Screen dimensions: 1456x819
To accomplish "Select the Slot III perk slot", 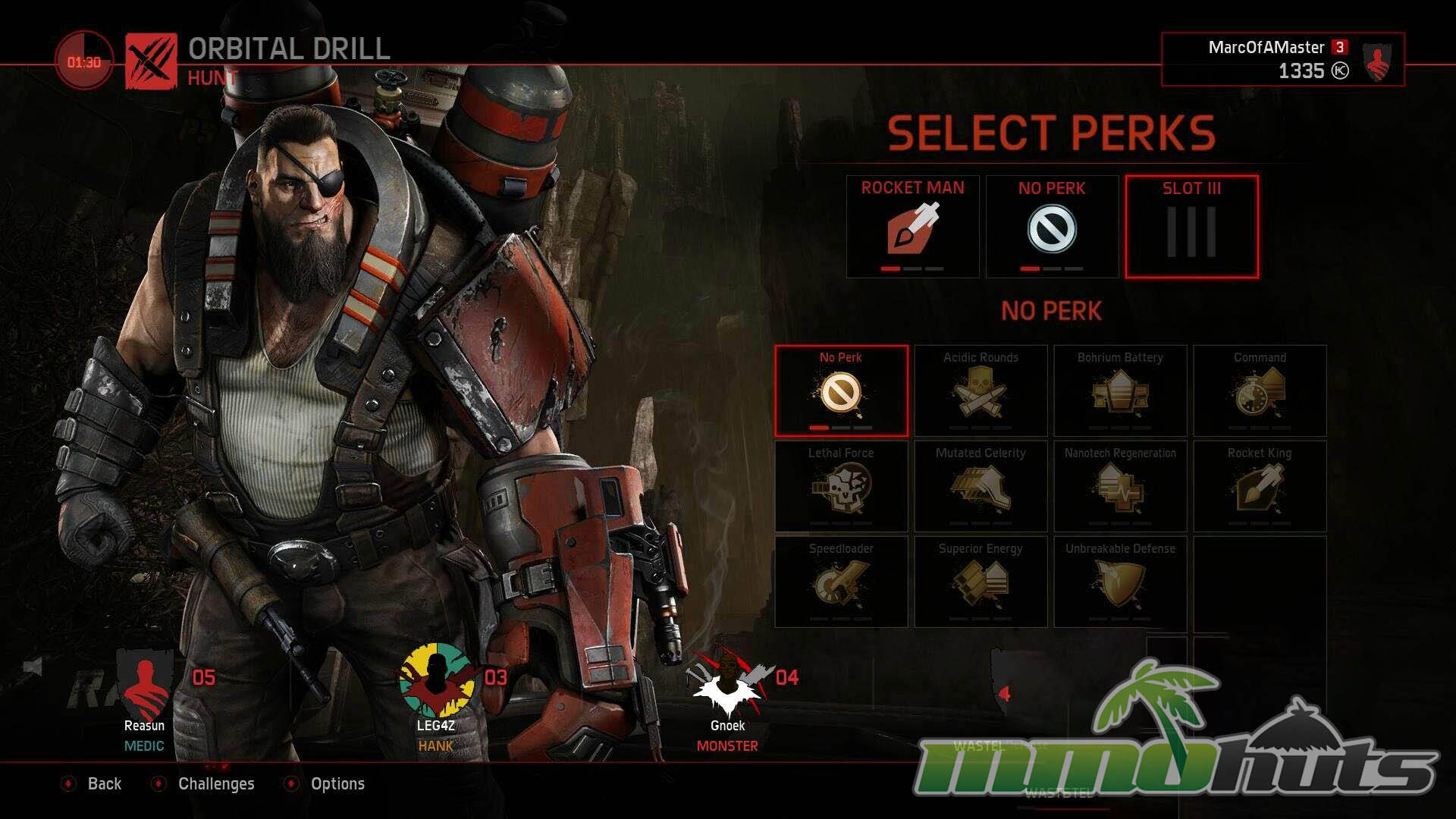I will click(1191, 227).
